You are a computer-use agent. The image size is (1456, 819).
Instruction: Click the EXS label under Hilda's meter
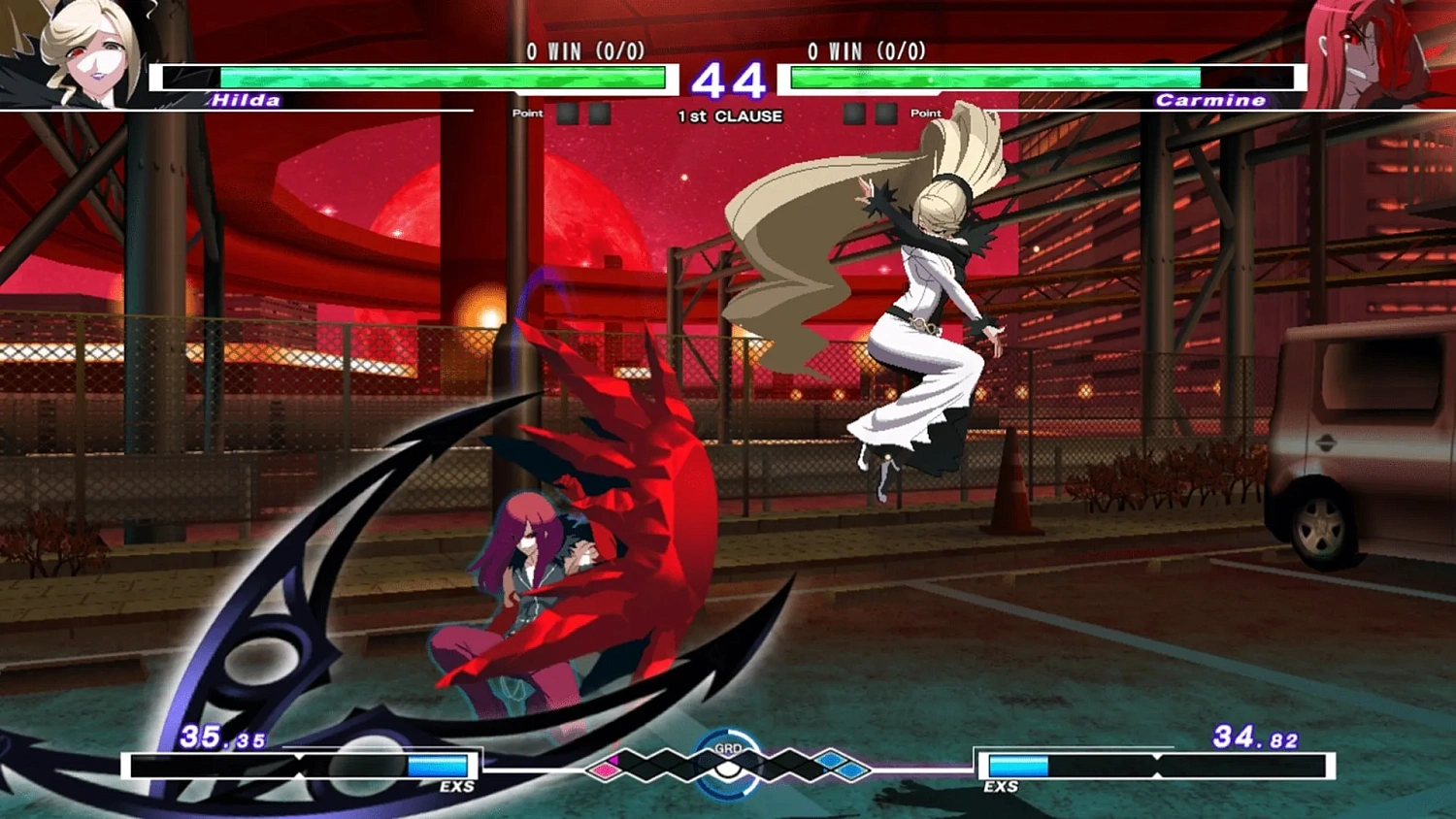(457, 787)
